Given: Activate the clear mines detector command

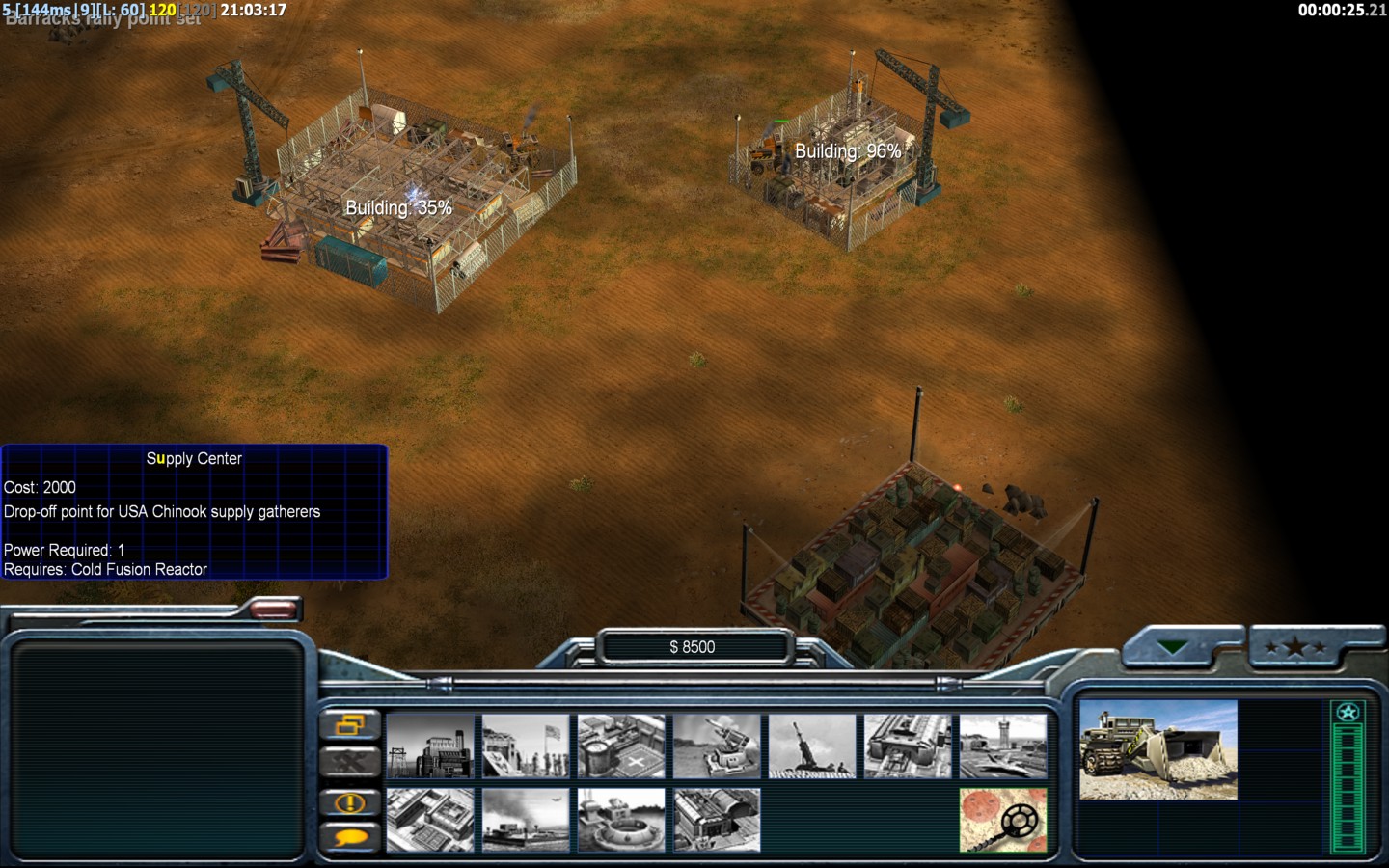Looking at the screenshot, I should point(1003,820).
